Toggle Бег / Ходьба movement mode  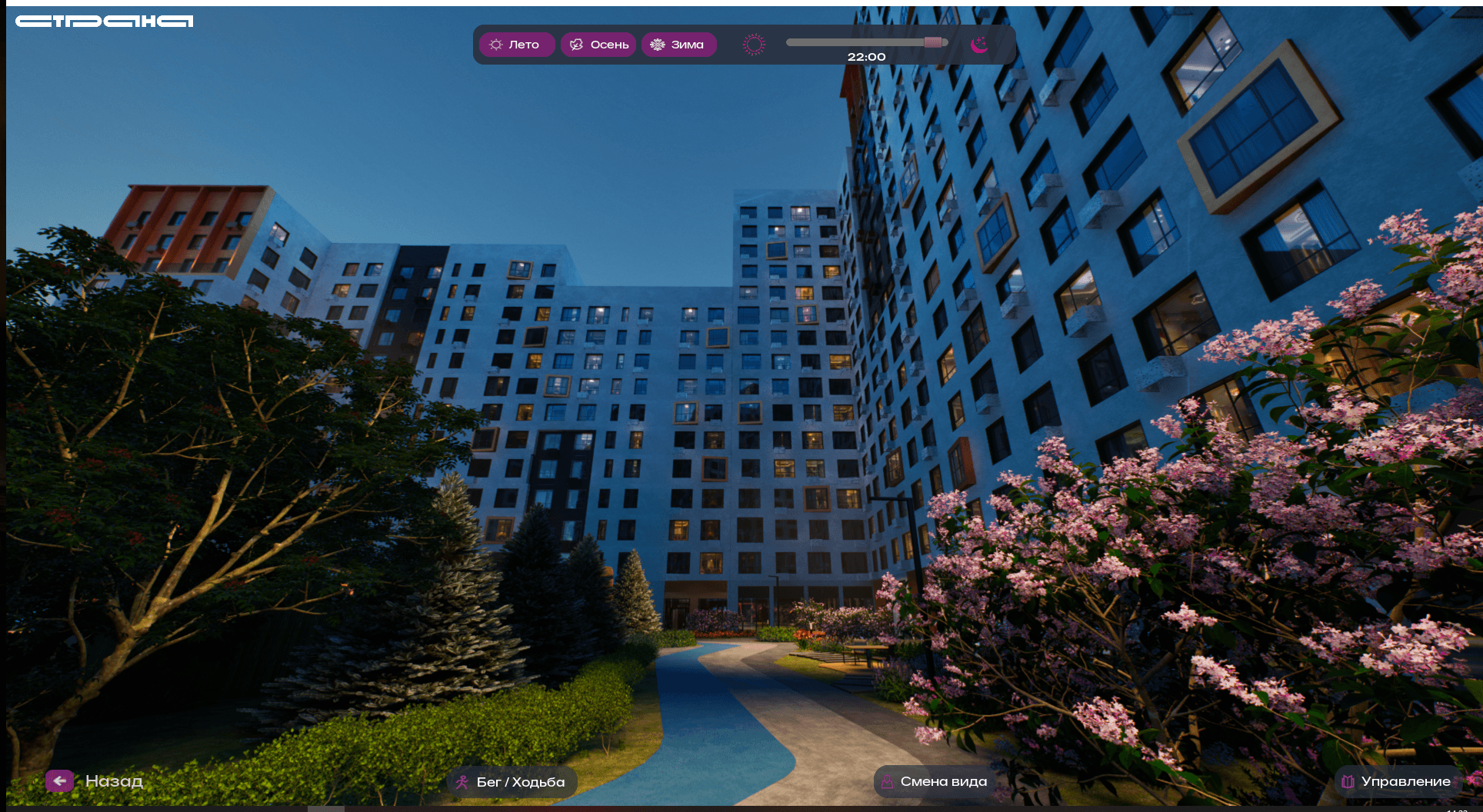512,782
